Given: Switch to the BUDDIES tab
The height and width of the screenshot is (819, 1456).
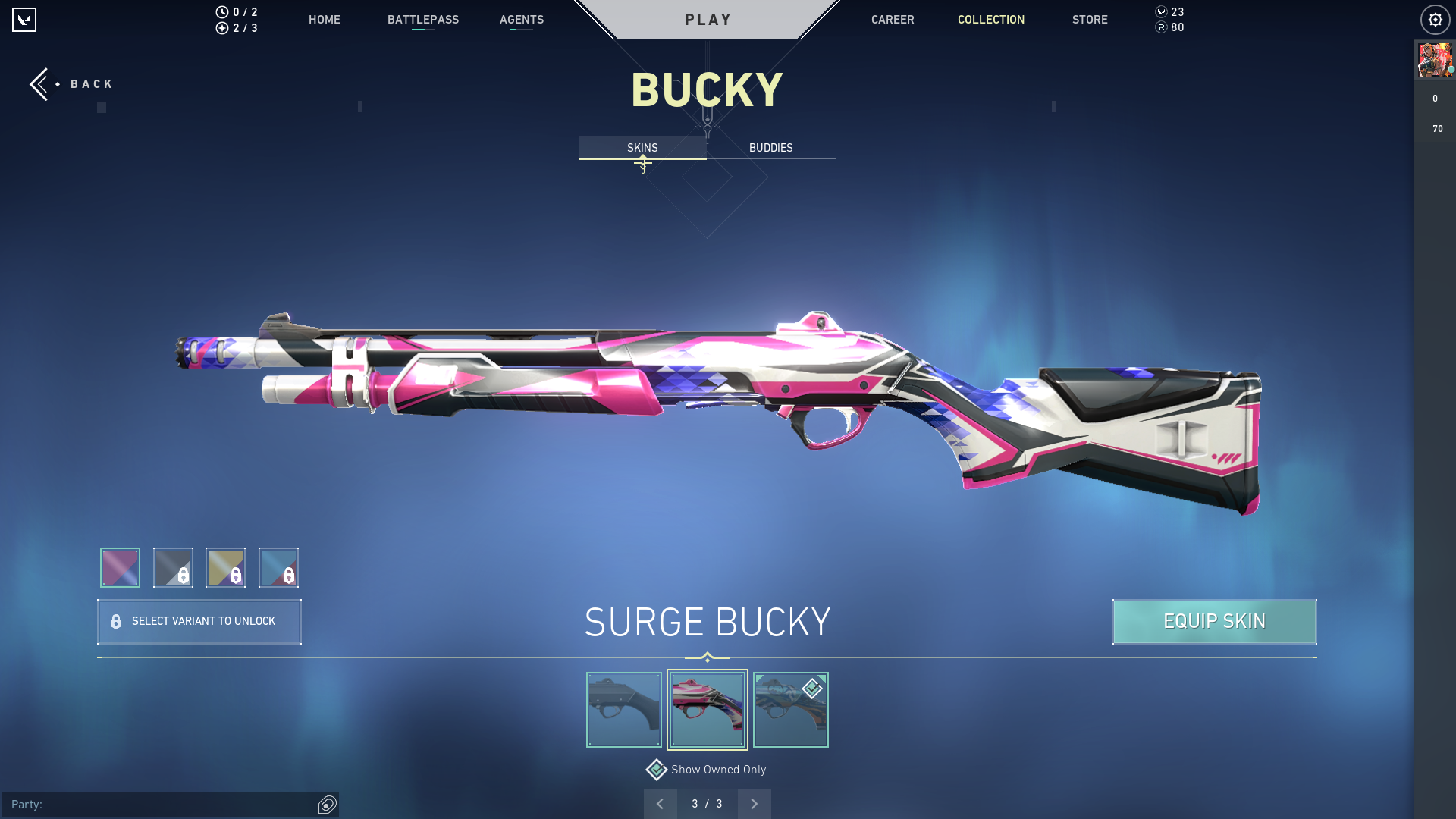Looking at the screenshot, I should pyautogui.click(x=770, y=148).
